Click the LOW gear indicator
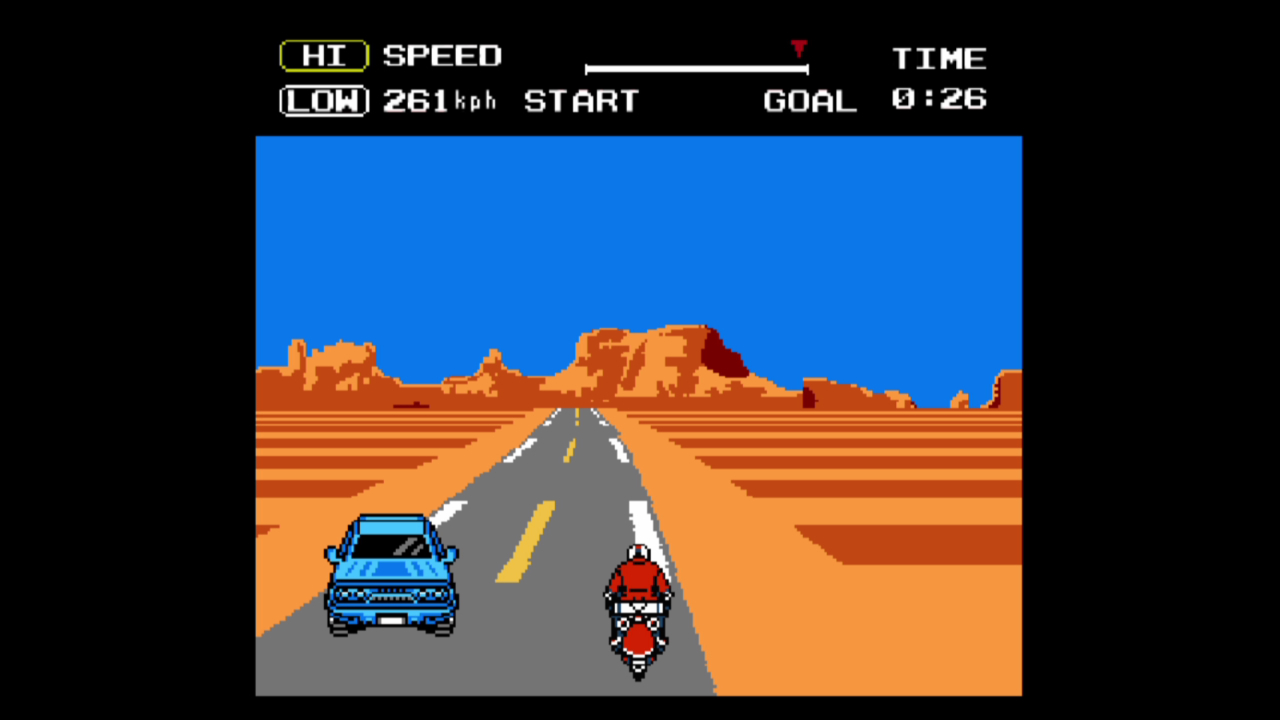 [323, 101]
